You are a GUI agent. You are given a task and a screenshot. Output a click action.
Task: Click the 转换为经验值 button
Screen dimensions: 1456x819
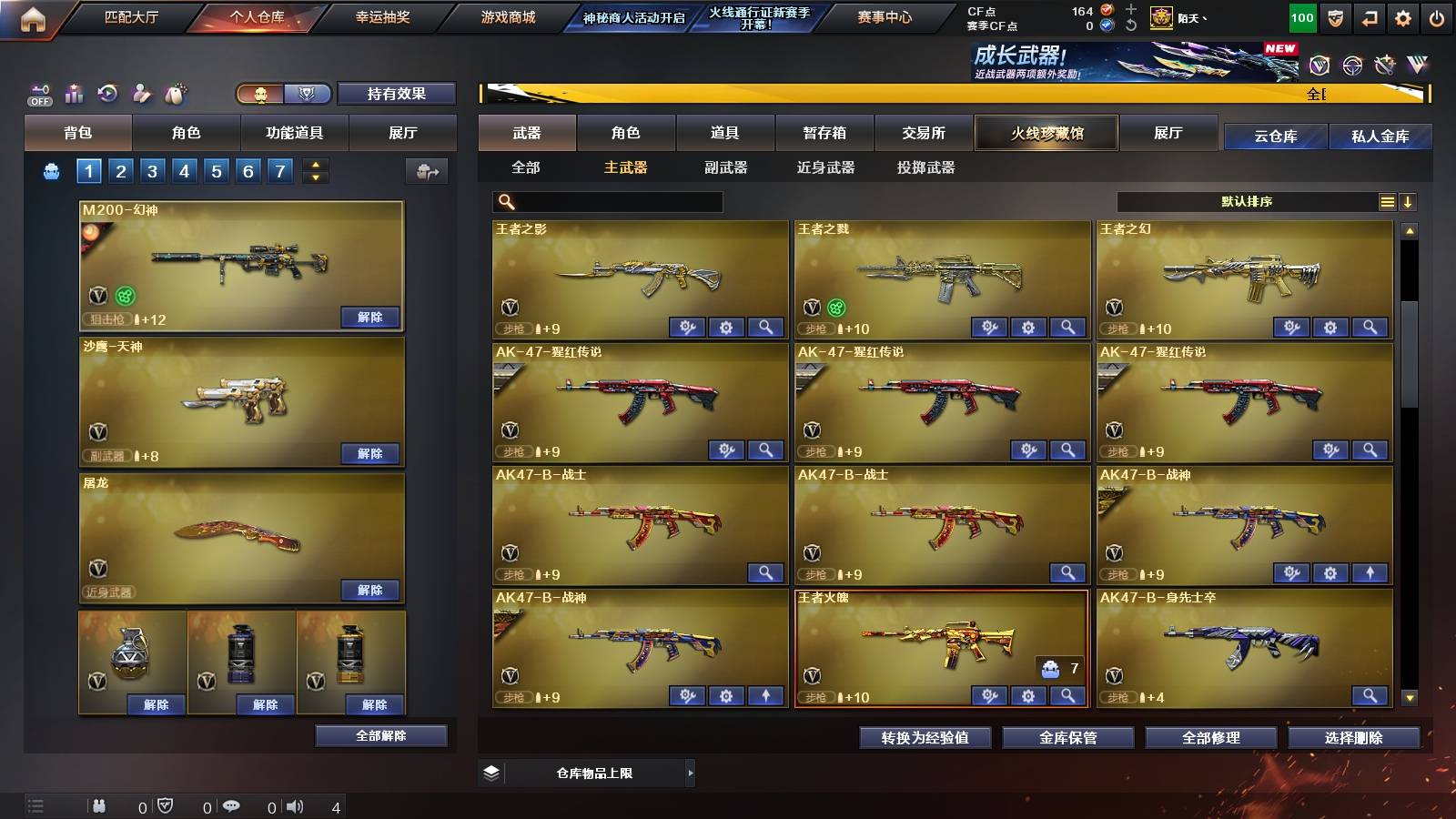click(925, 738)
